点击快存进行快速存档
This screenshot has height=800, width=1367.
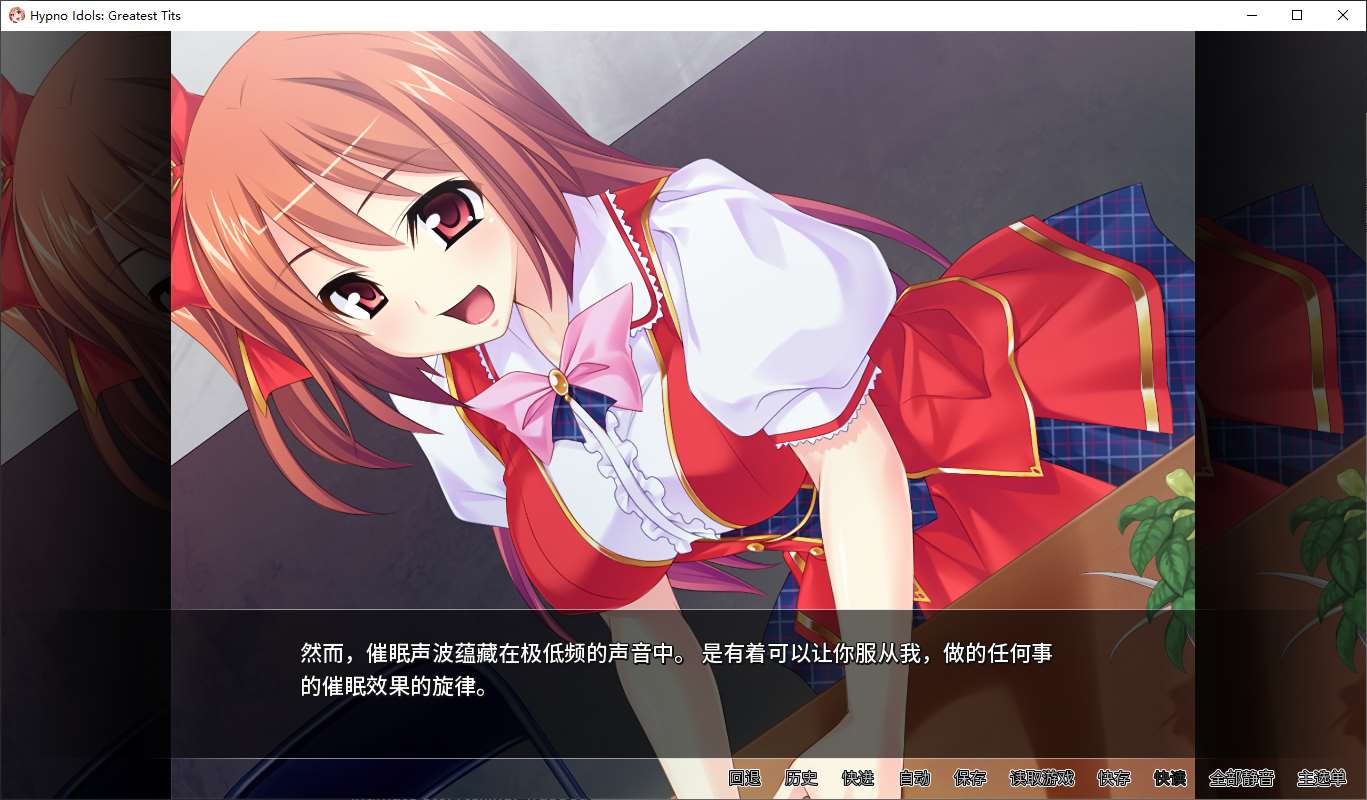(x=1114, y=778)
